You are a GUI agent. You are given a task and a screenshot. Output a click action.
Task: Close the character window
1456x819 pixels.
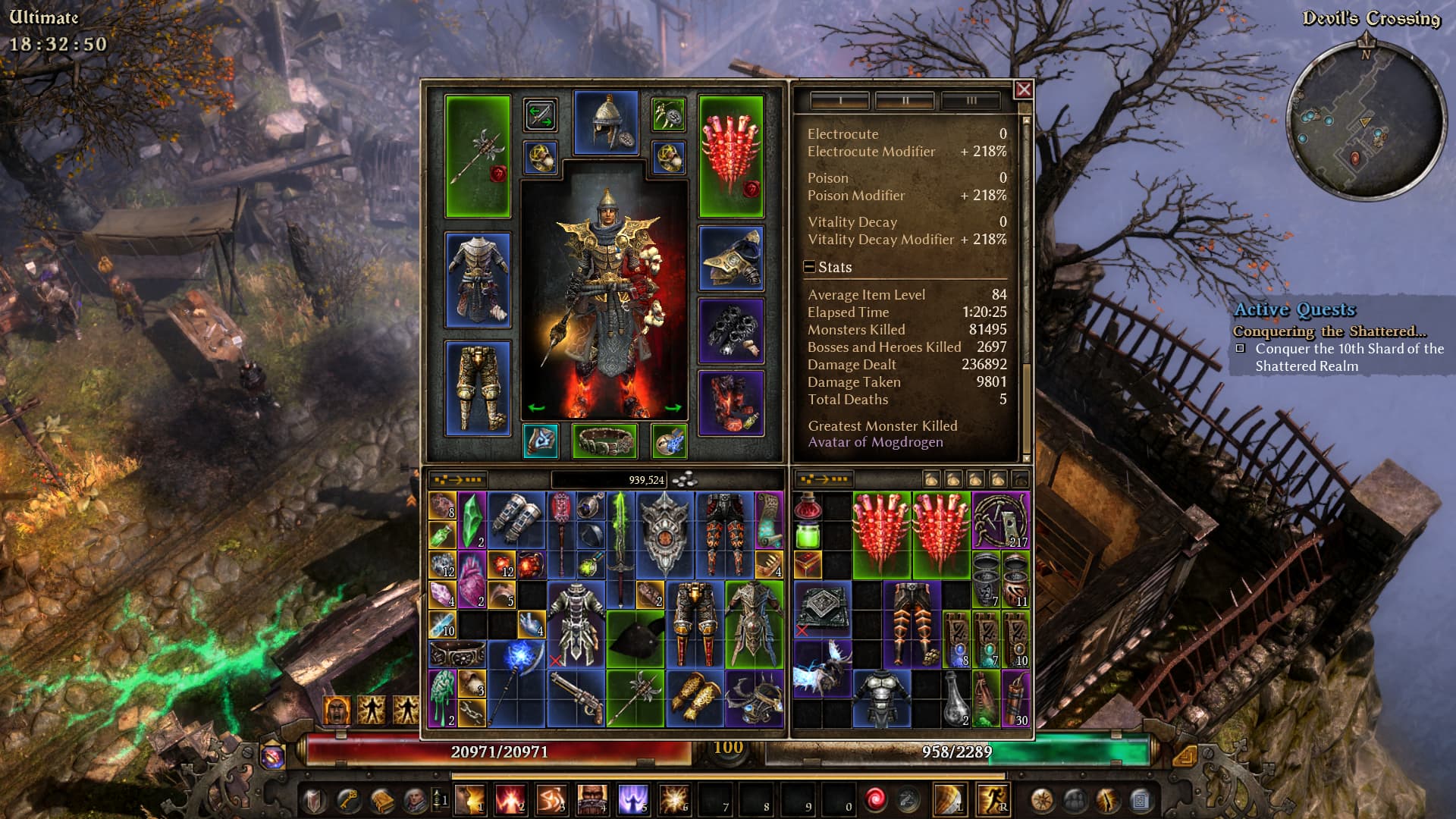(1023, 89)
